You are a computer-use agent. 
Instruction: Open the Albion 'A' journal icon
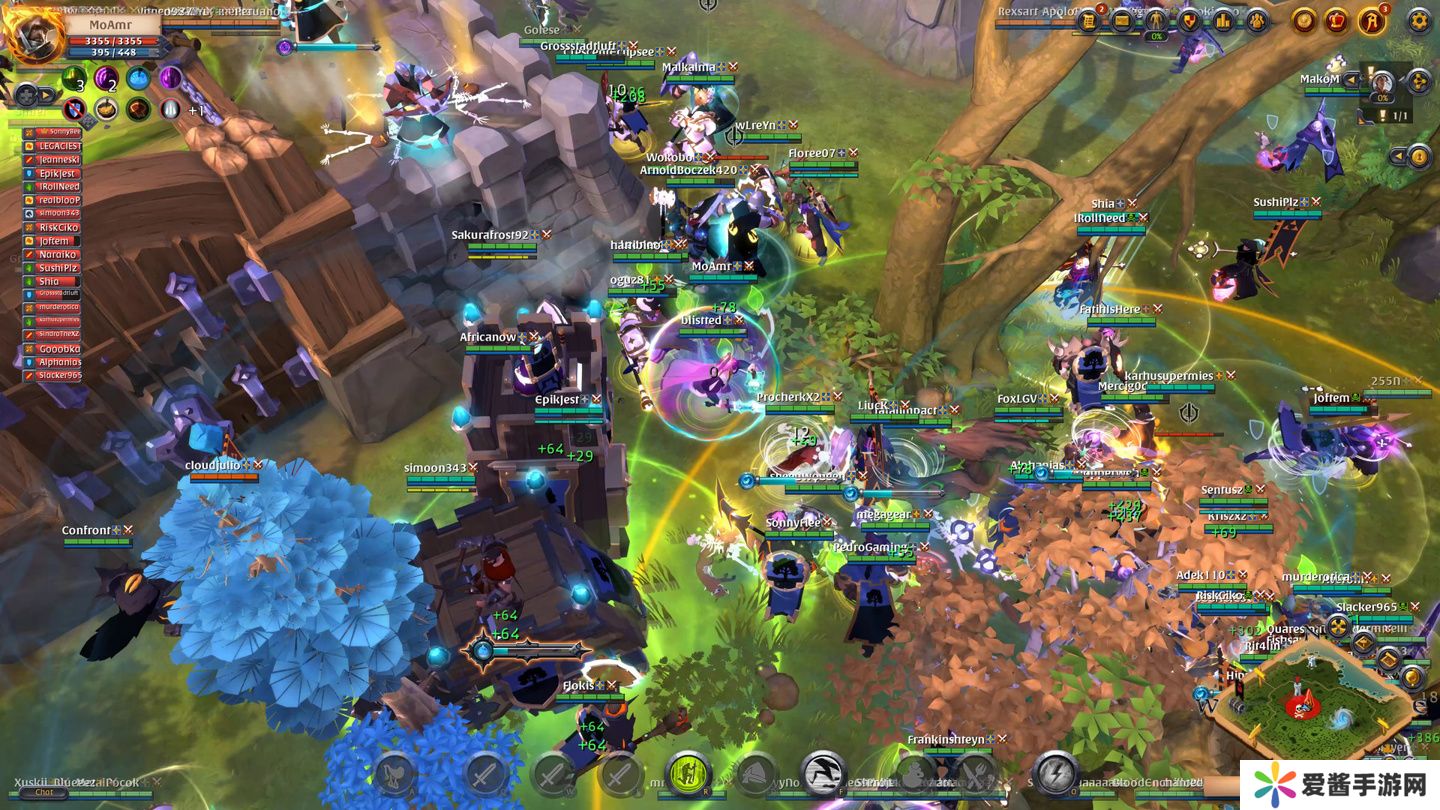click(x=1372, y=20)
